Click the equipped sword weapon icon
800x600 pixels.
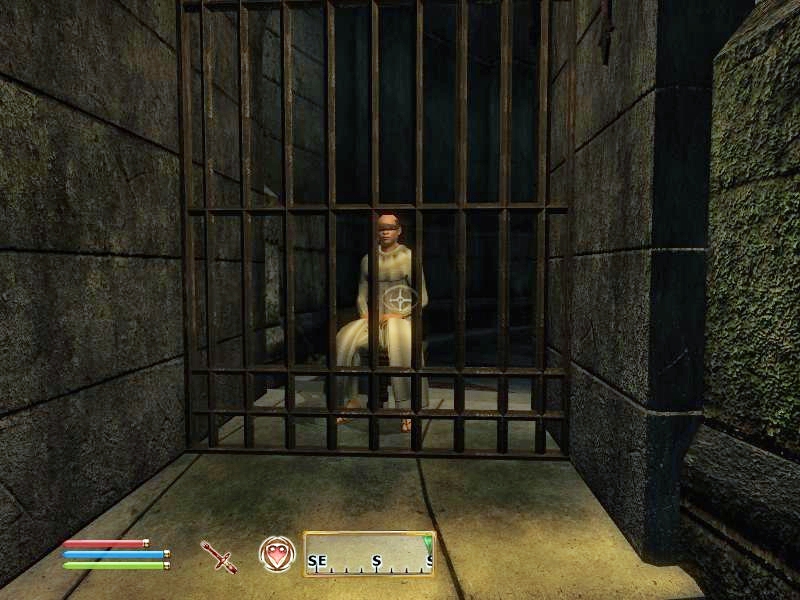pos(218,555)
